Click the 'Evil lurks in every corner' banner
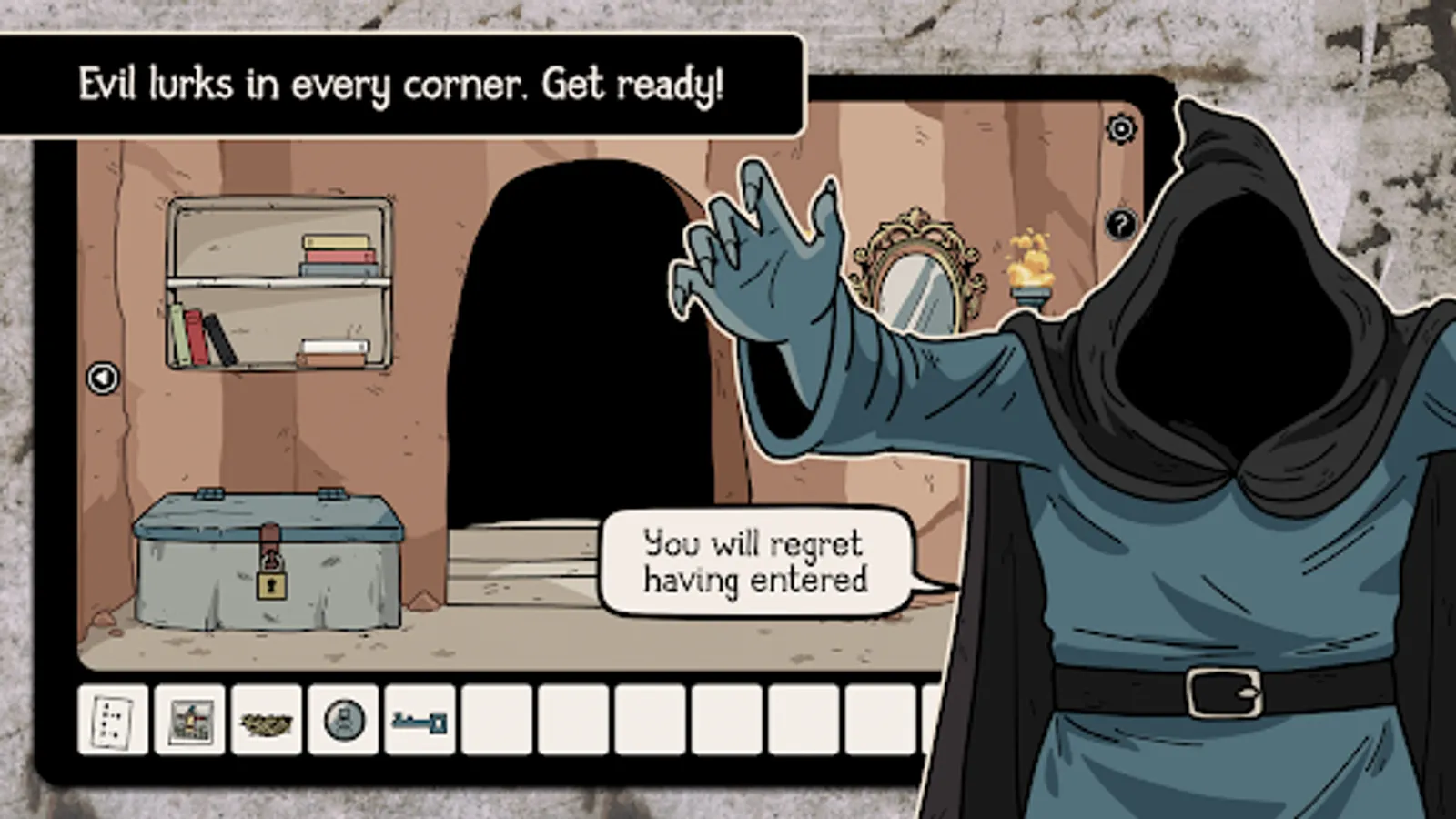The height and width of the screenshot is (819, 1456). pos(400,82)
